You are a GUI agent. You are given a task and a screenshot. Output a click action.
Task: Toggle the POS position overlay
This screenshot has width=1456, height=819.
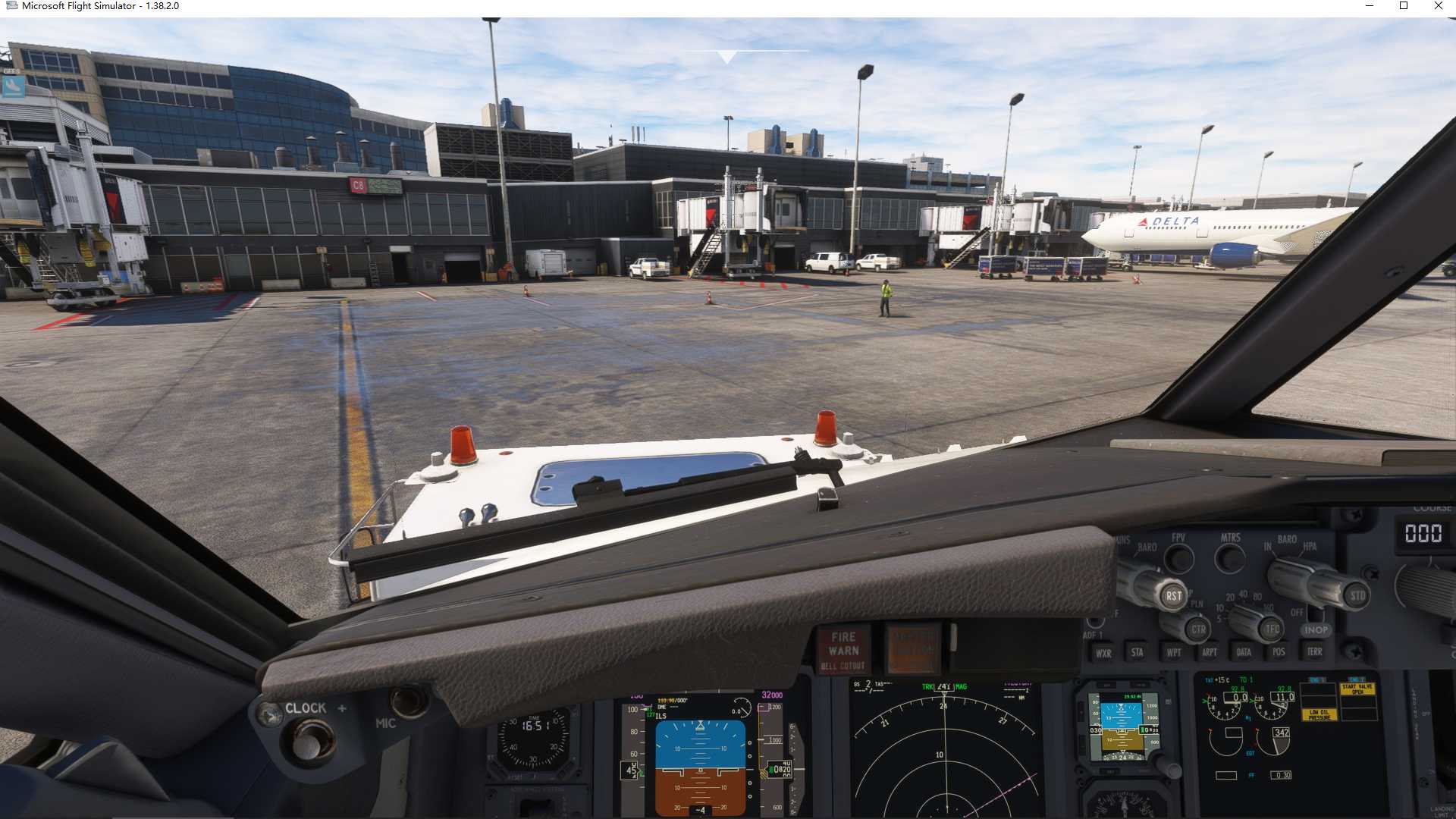(x=1279, y=651)
